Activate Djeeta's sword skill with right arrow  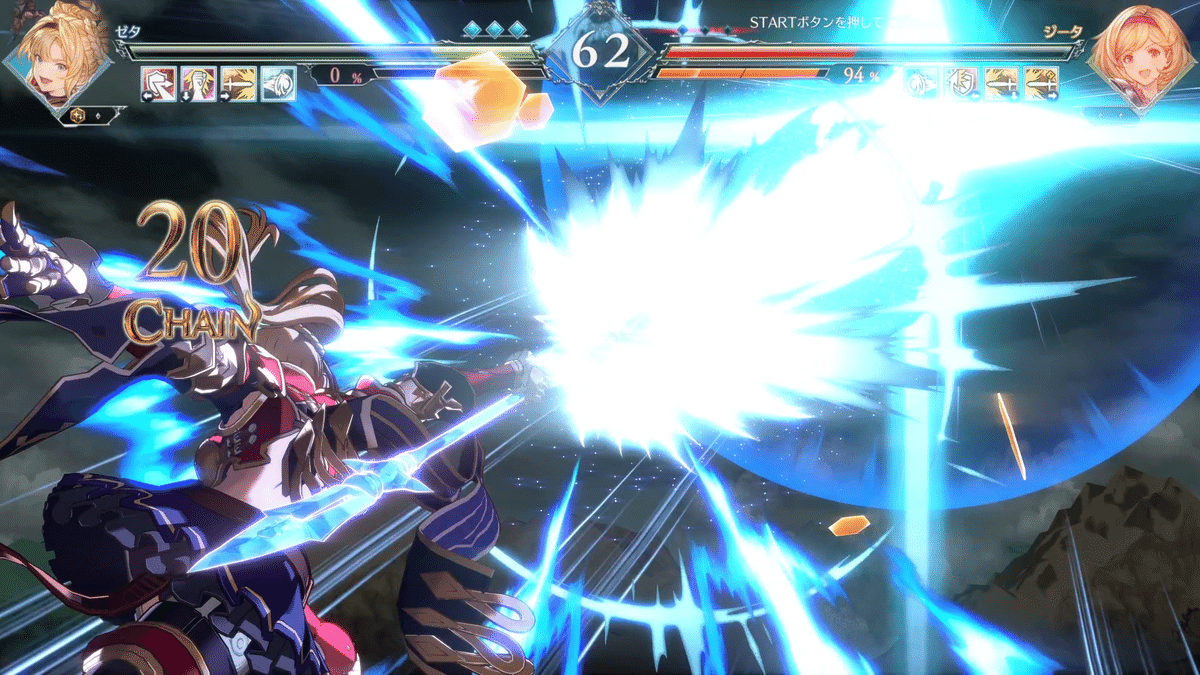[x=1042, y=83]
